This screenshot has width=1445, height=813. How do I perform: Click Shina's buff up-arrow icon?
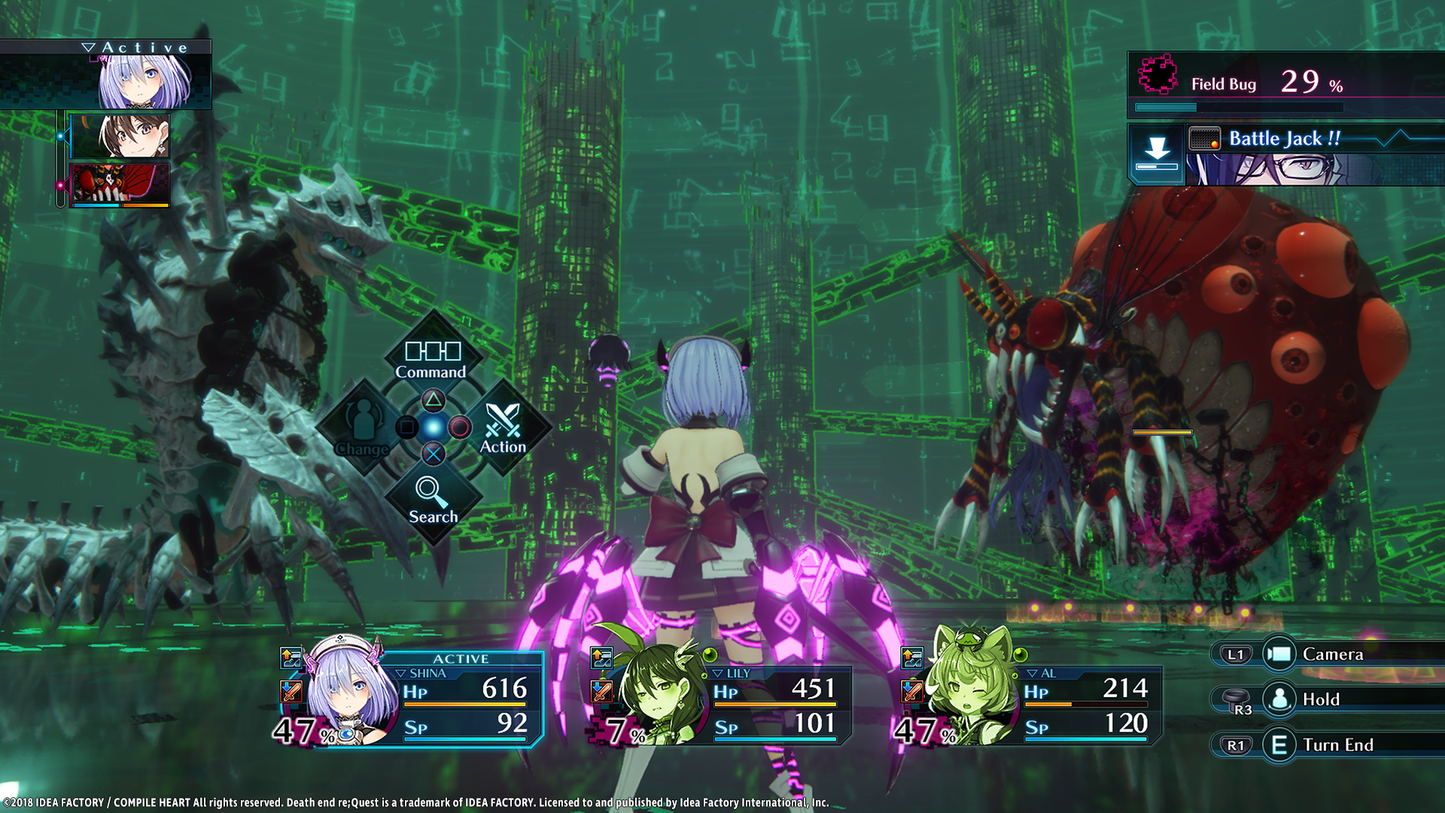click(290, 657)
